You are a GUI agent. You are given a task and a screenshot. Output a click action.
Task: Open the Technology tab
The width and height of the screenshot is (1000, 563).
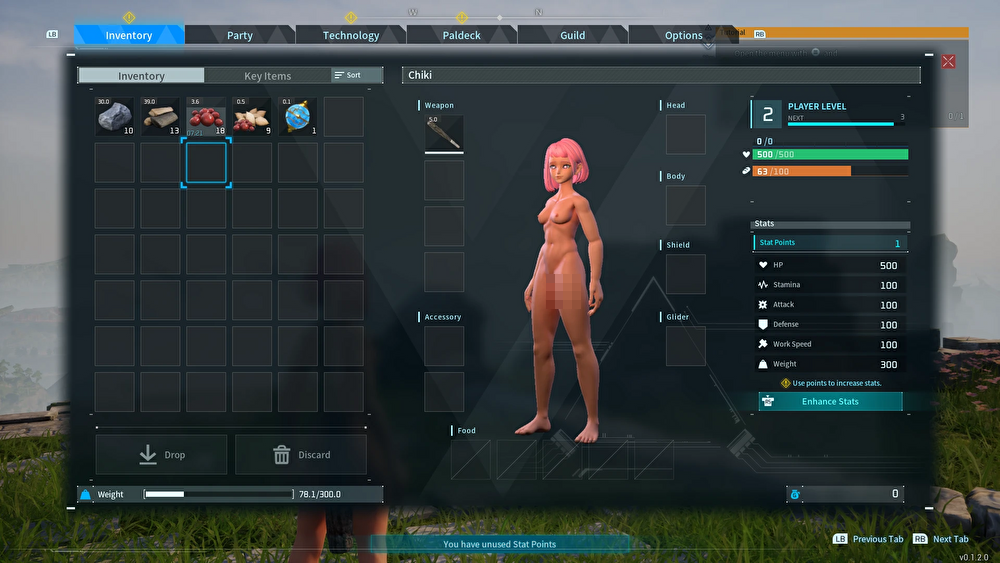(x=351, y=35)
